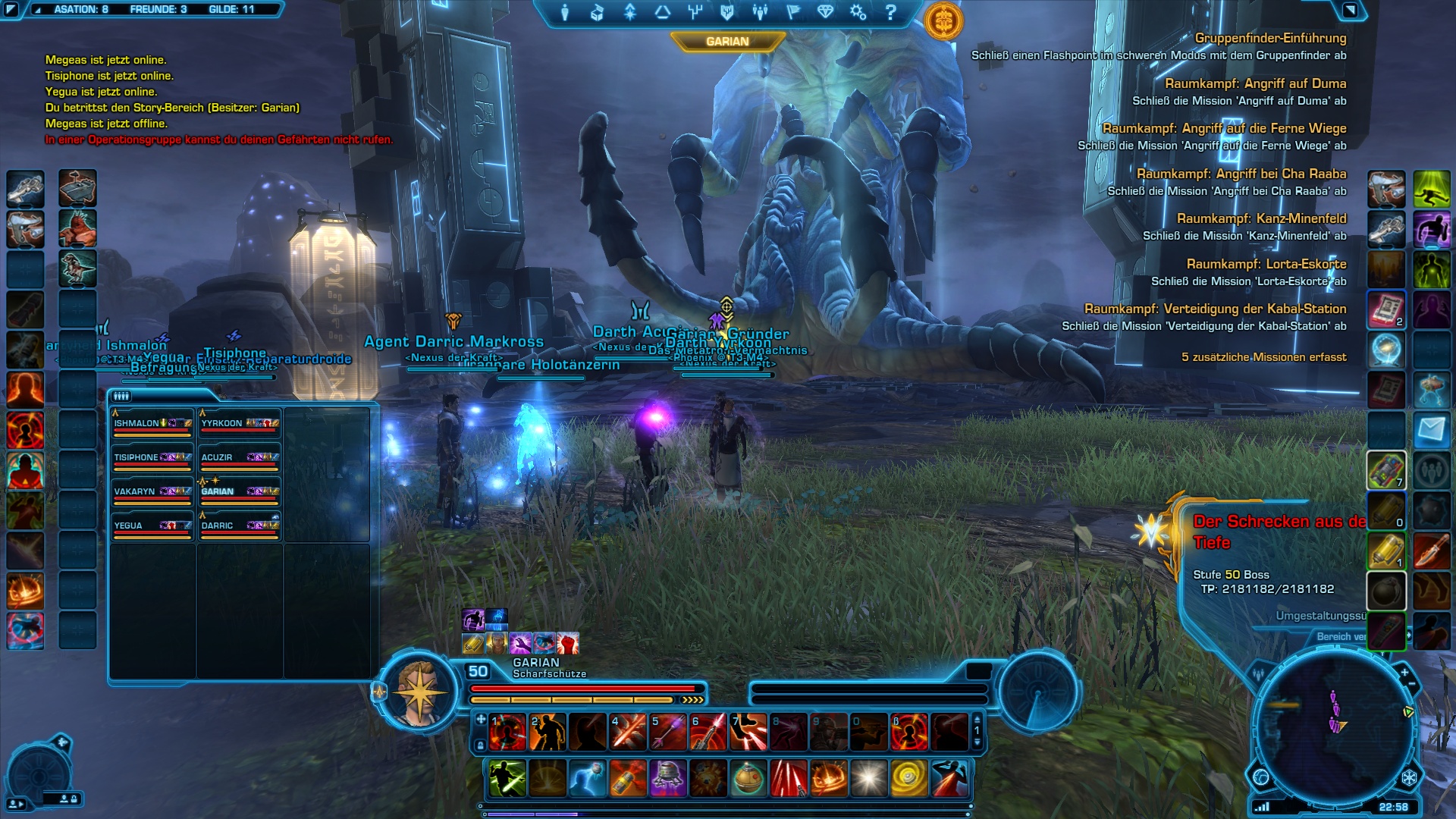Deploy the purple probe droid ability
Screen dimensions: 1456x819
point(668,779)
